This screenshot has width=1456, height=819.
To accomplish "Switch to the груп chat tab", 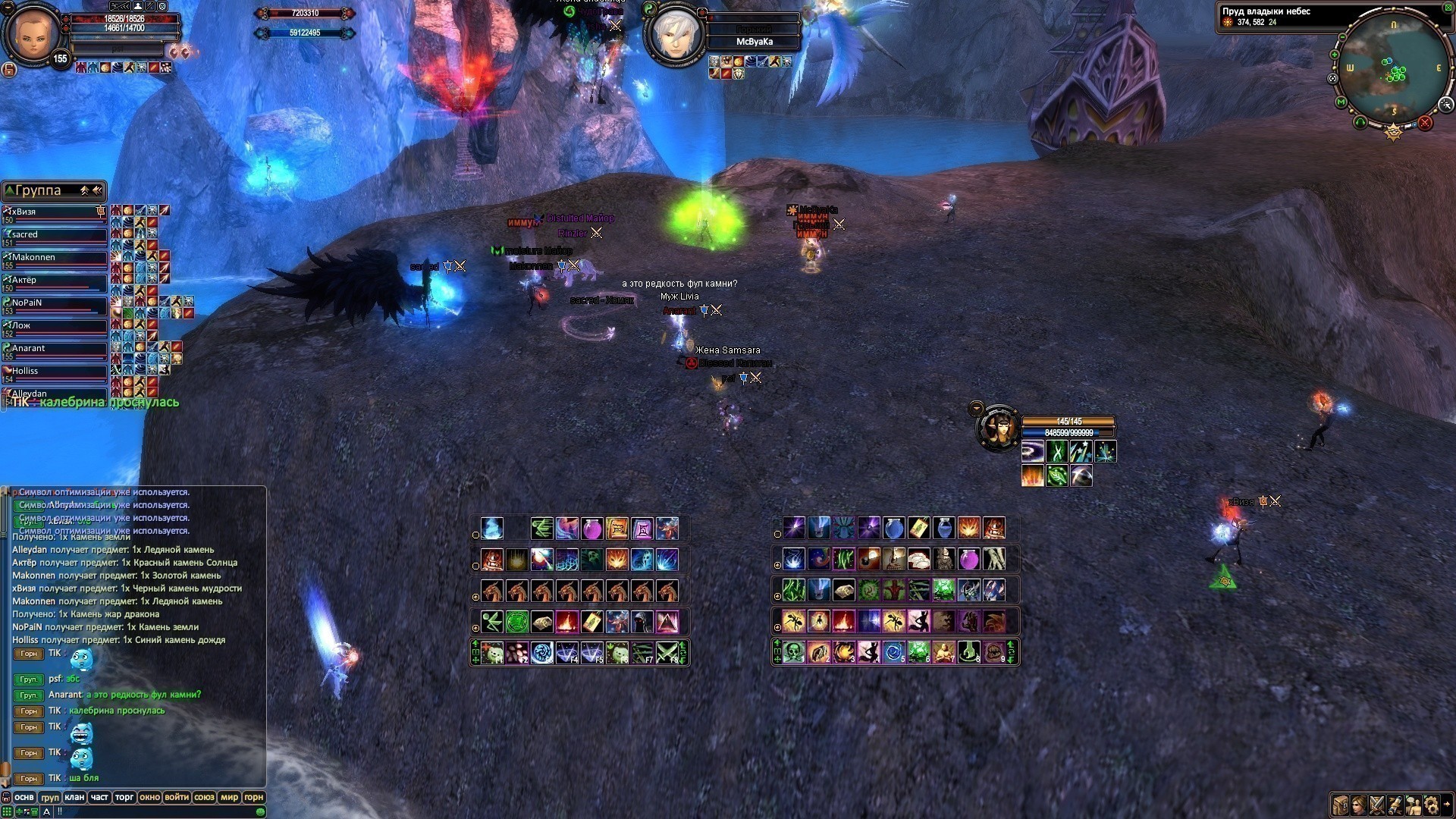I will click(50, 797).
